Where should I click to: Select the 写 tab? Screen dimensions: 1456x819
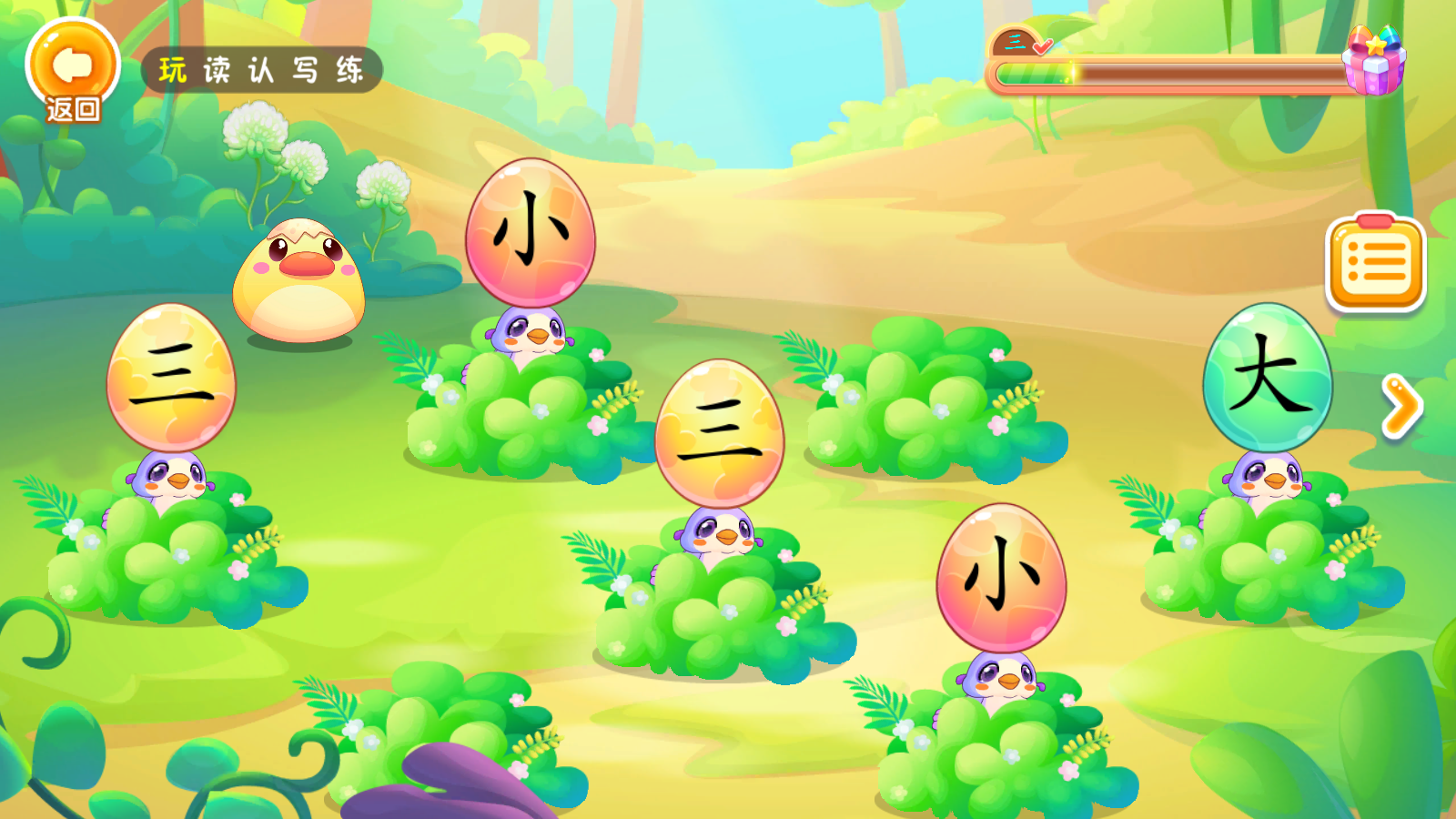306,70
